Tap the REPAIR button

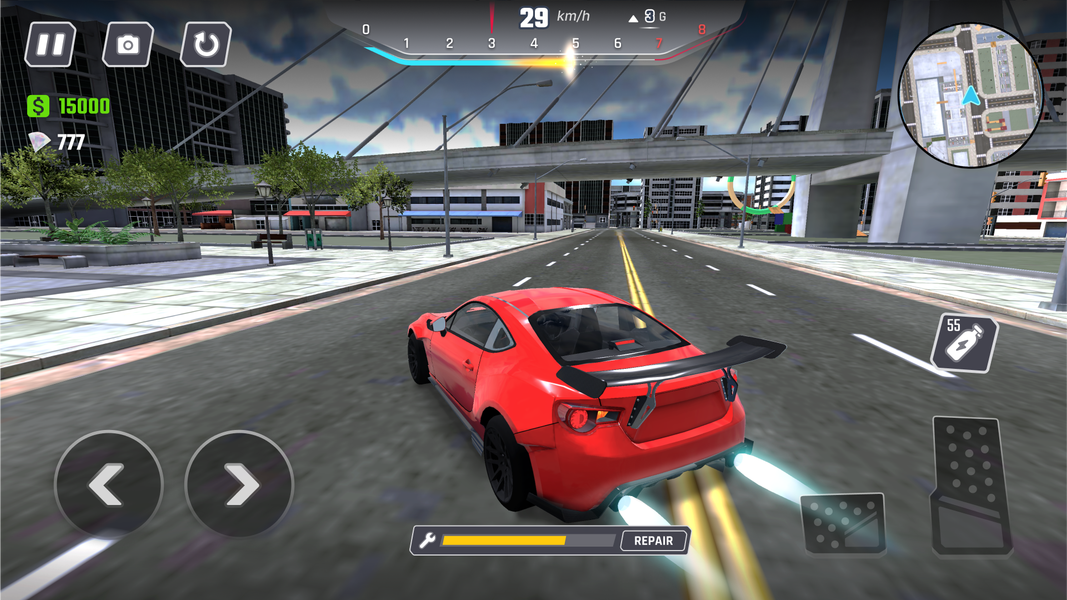pyautogui.click(x=655, y=541)
